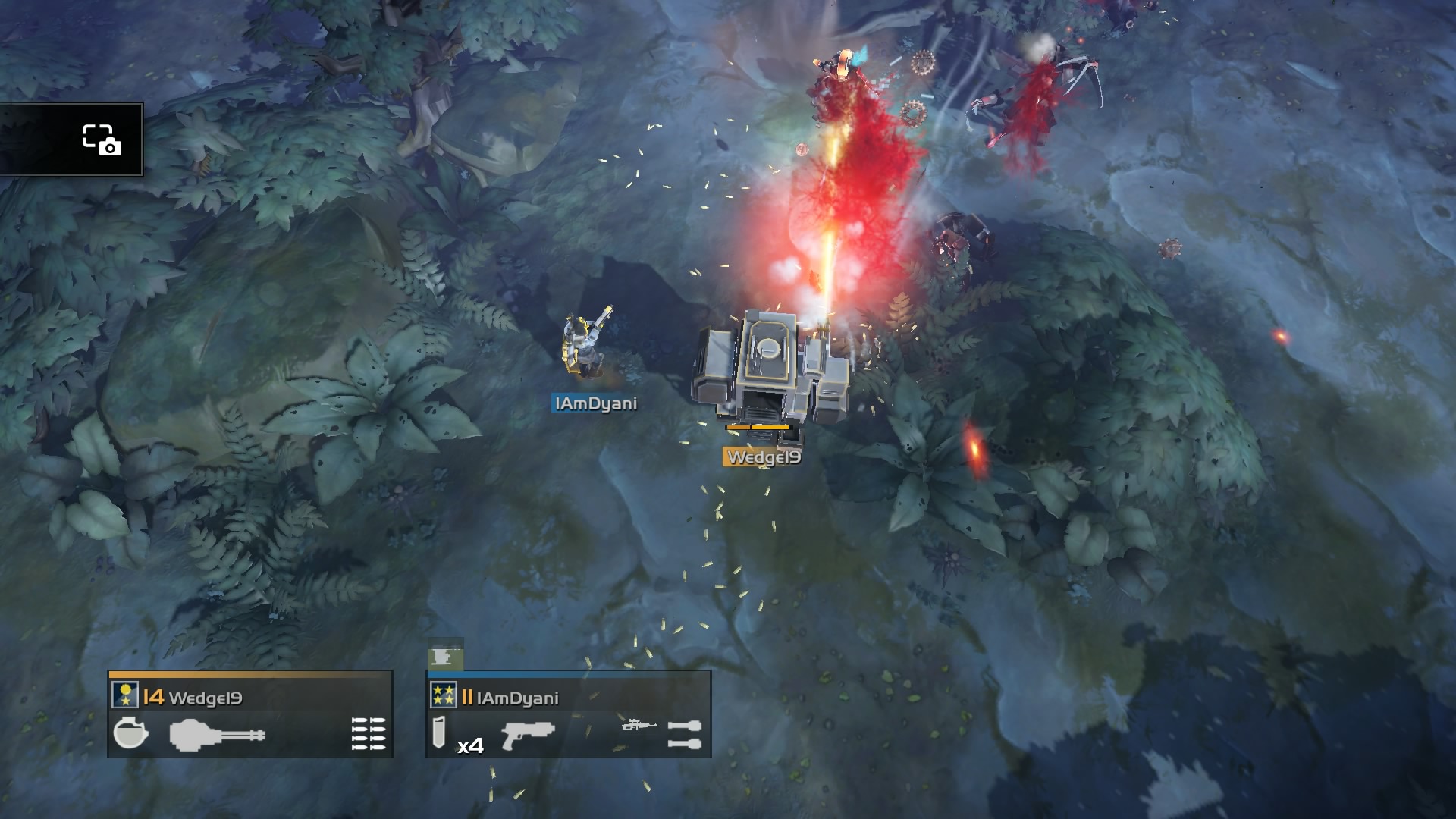This screenshot has width=1456, height=819.
Task: Click IAmDyani's stacked grenades icon
Action: 684,734
